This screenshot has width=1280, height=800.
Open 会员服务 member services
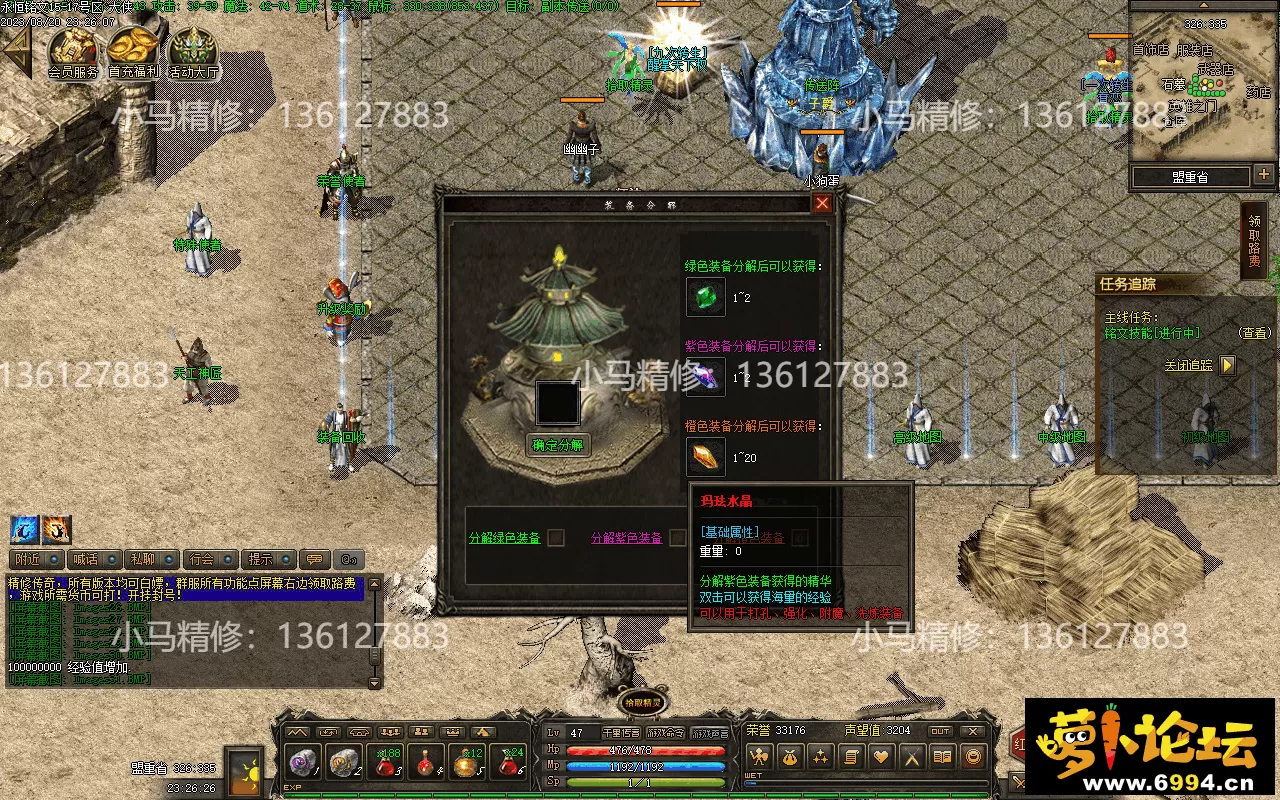point(73,50)
